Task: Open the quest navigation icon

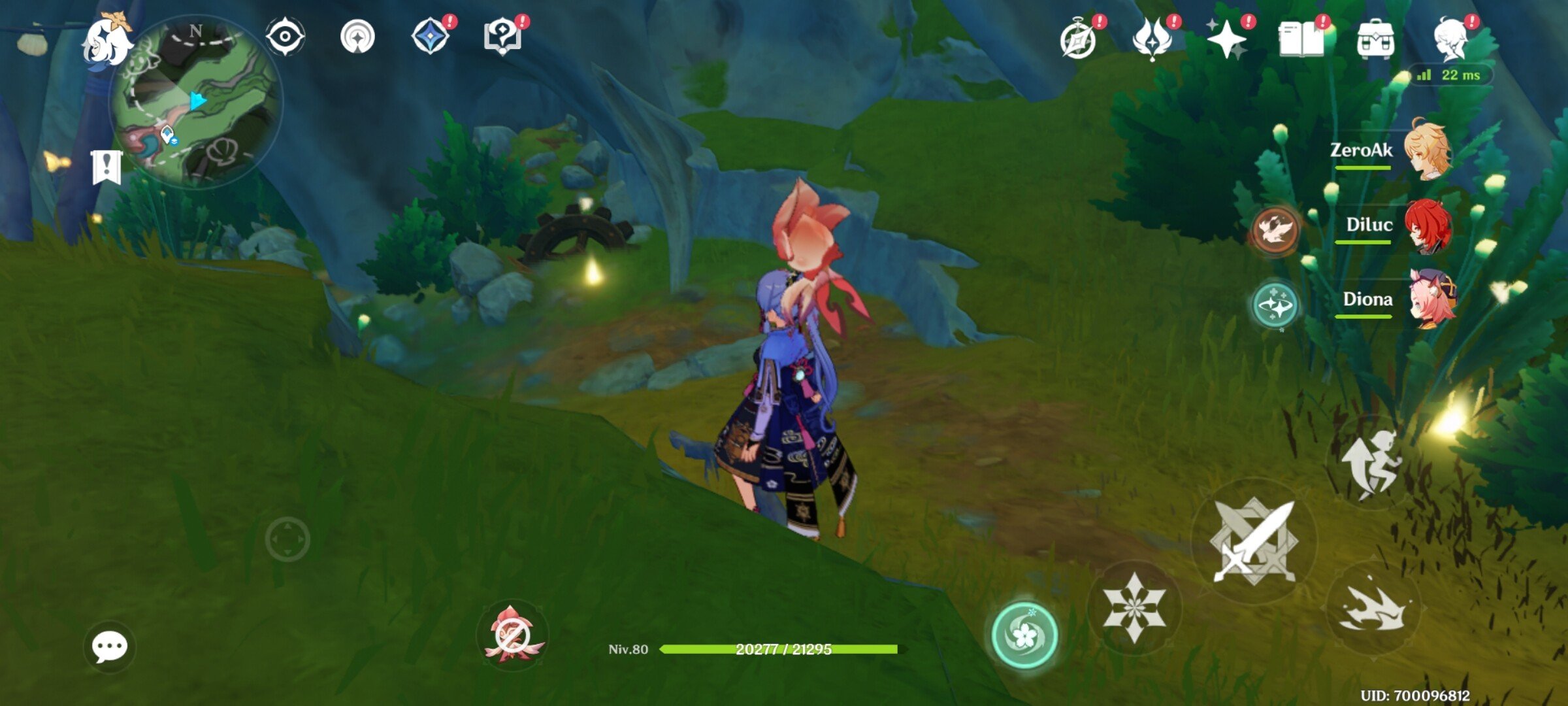Action: pos(357,37)
